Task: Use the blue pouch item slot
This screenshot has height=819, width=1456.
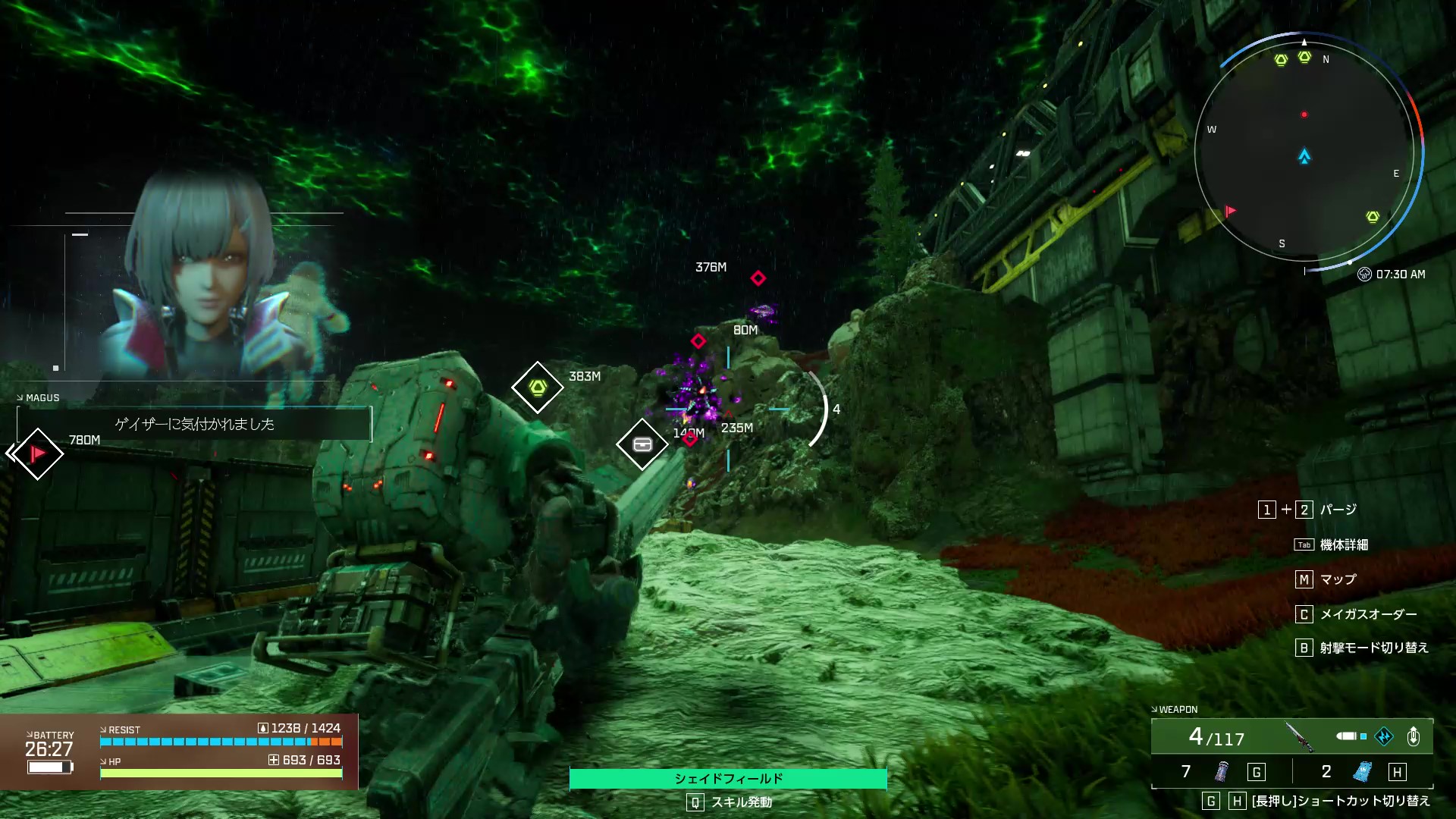Action: pyautogui.click(x=1362, y=772)
